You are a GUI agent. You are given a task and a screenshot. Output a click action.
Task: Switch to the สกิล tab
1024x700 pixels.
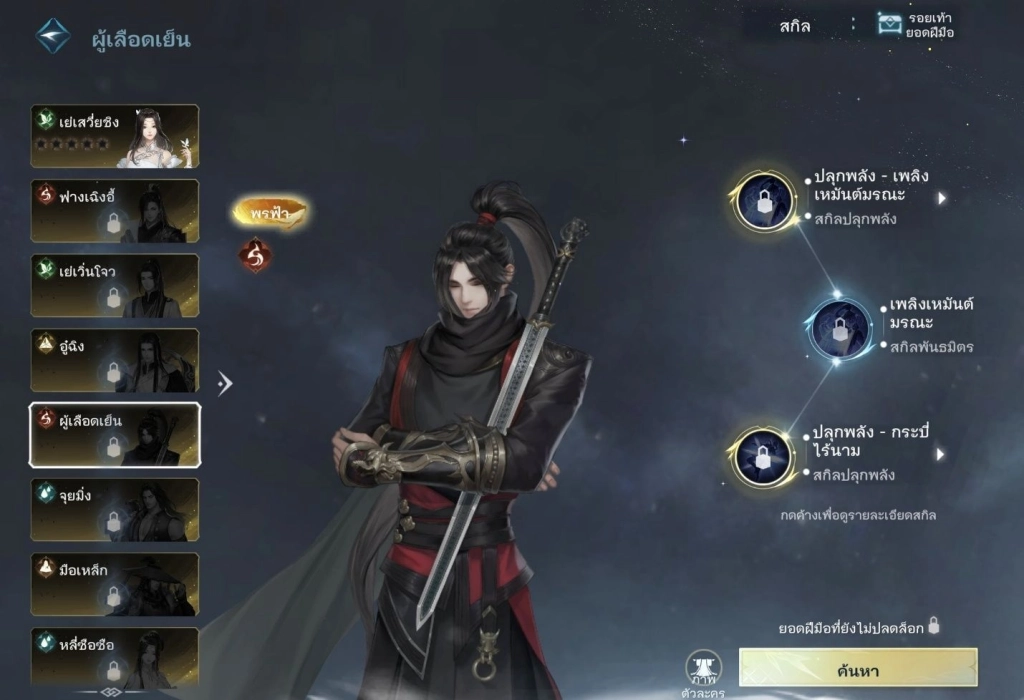click(x=796, y=25)
